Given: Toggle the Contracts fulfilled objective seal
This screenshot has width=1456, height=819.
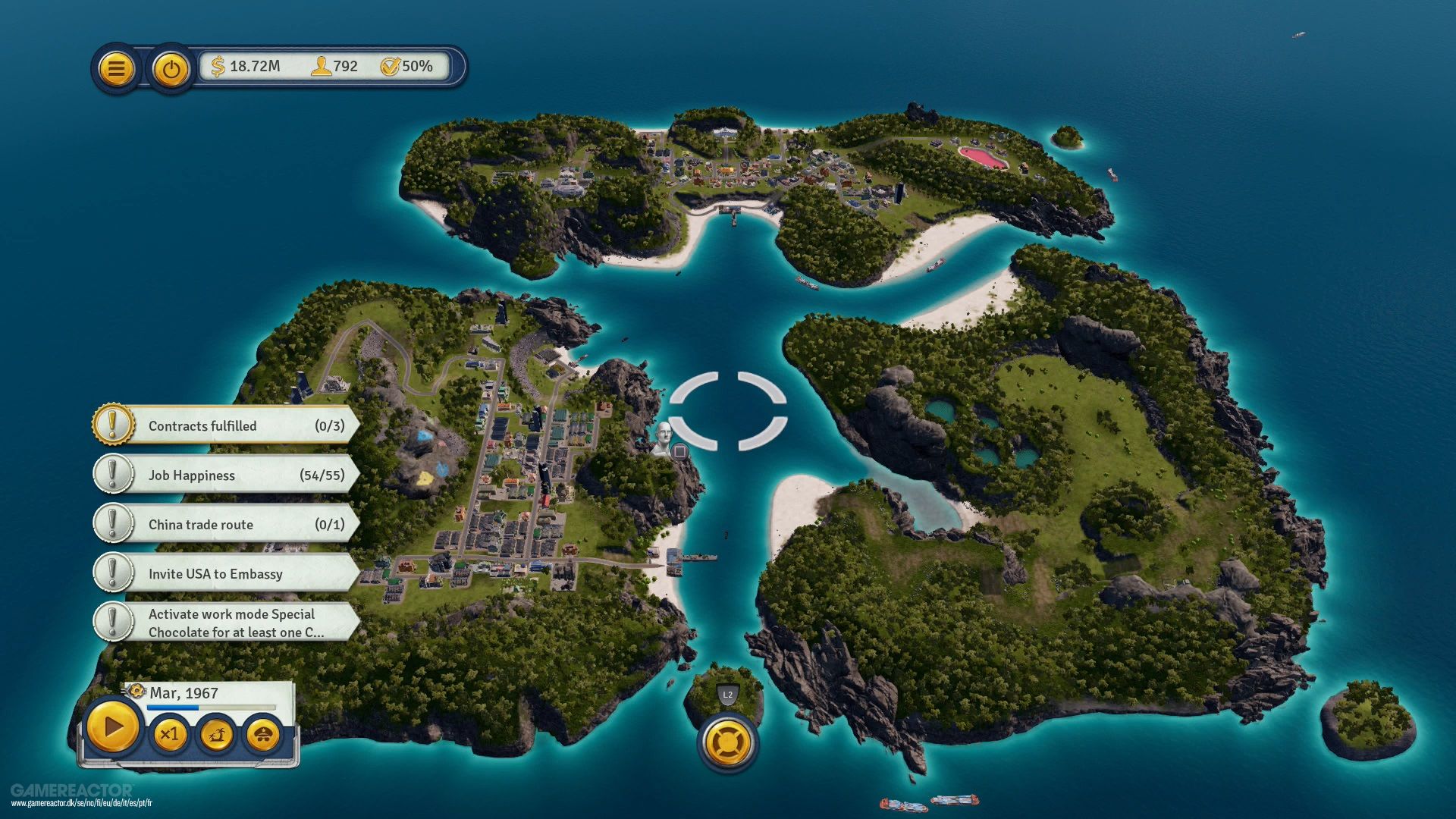Looking at the screenshot, I should click(113, 425).
